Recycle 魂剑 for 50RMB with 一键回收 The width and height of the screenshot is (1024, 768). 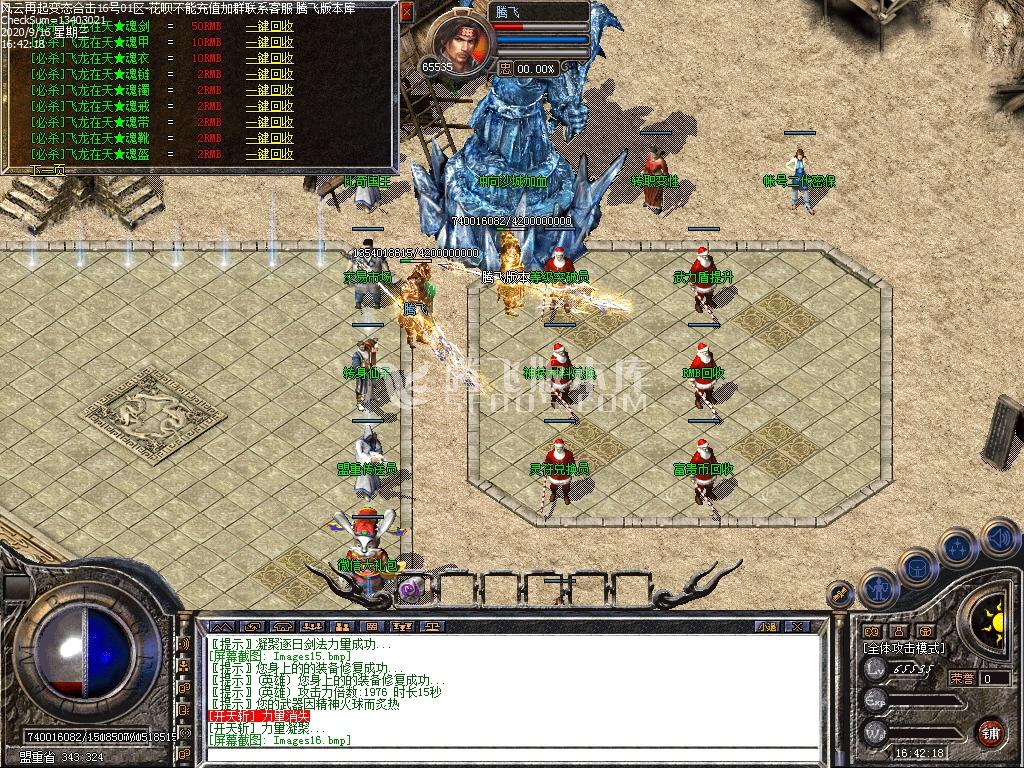click(270, 26)
